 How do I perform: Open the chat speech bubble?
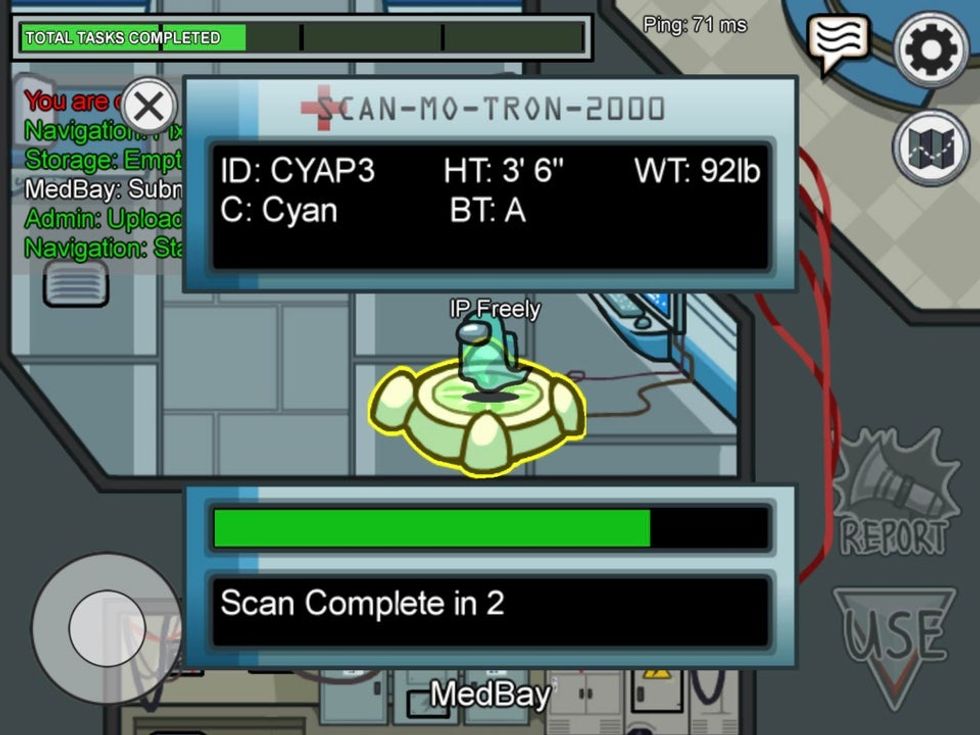click(x=838, y=42)
